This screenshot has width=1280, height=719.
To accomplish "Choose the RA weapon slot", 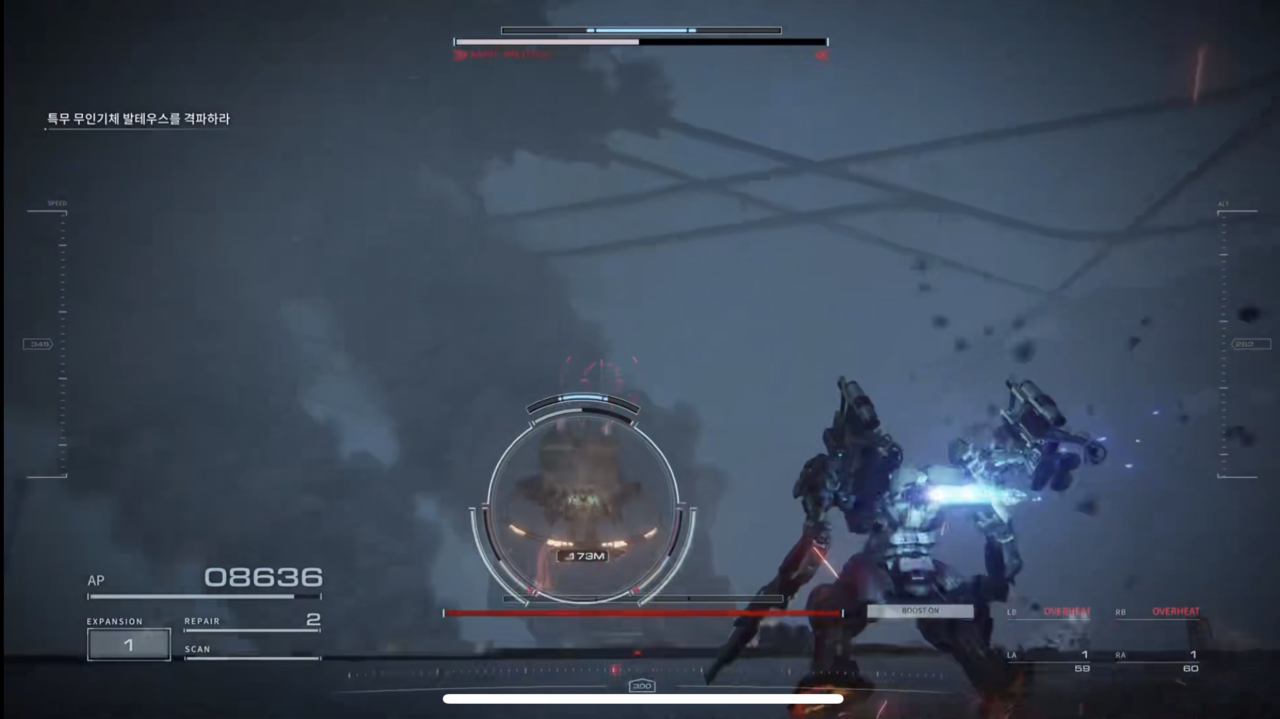I will [x=1158, y=660].
